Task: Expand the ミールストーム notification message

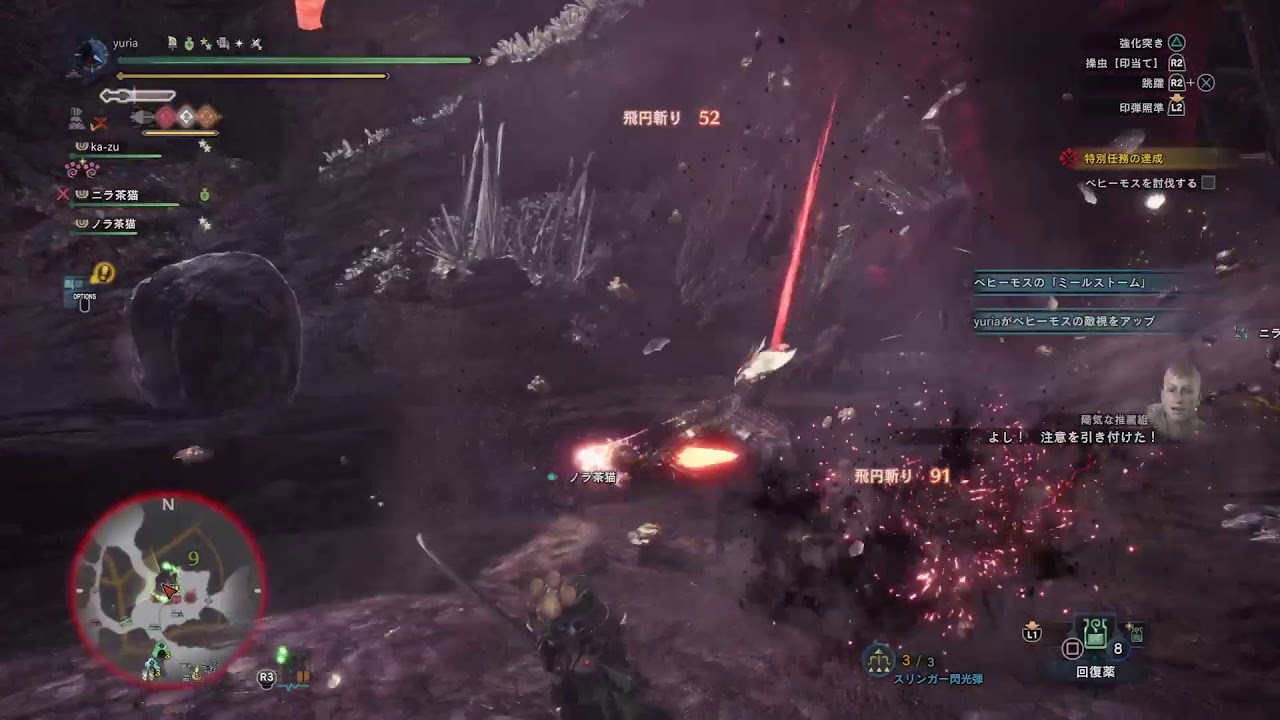Action: click(1060, 283)
